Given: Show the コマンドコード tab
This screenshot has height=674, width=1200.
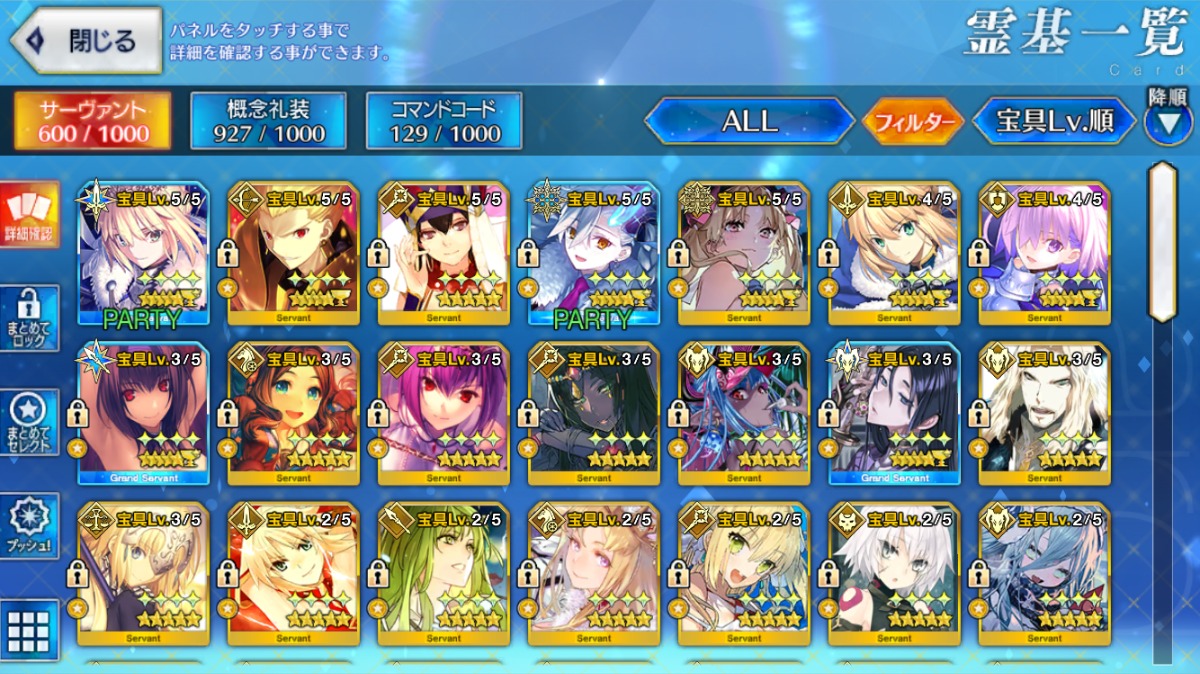Looking at the screenshot, I should (x=444, y=121).
